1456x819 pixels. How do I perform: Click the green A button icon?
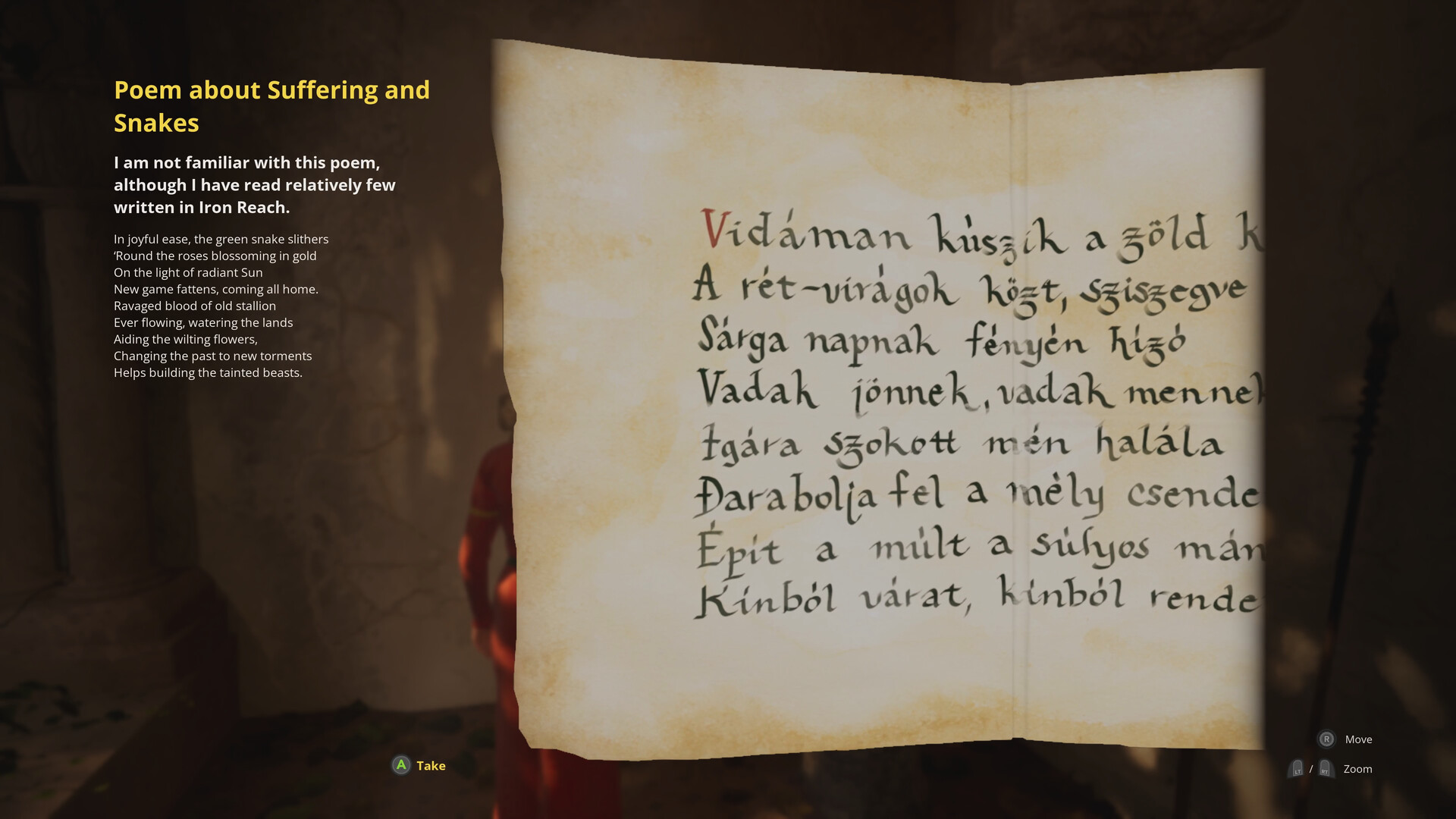point(400,765)
